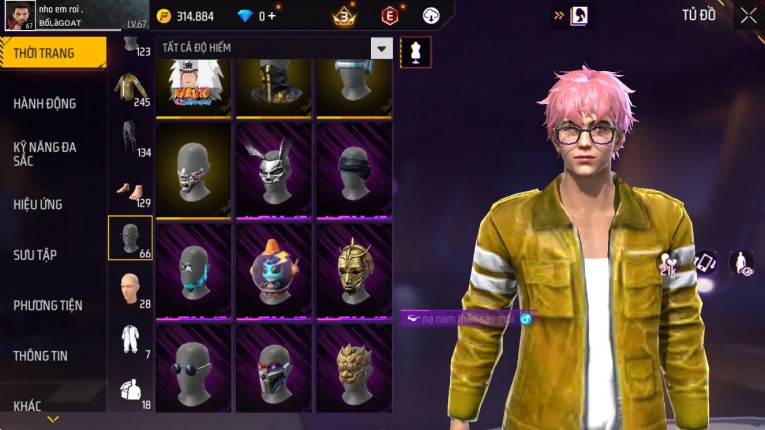
Task: Equip the white rabbit-eared mask
Action: pos(273,170)
